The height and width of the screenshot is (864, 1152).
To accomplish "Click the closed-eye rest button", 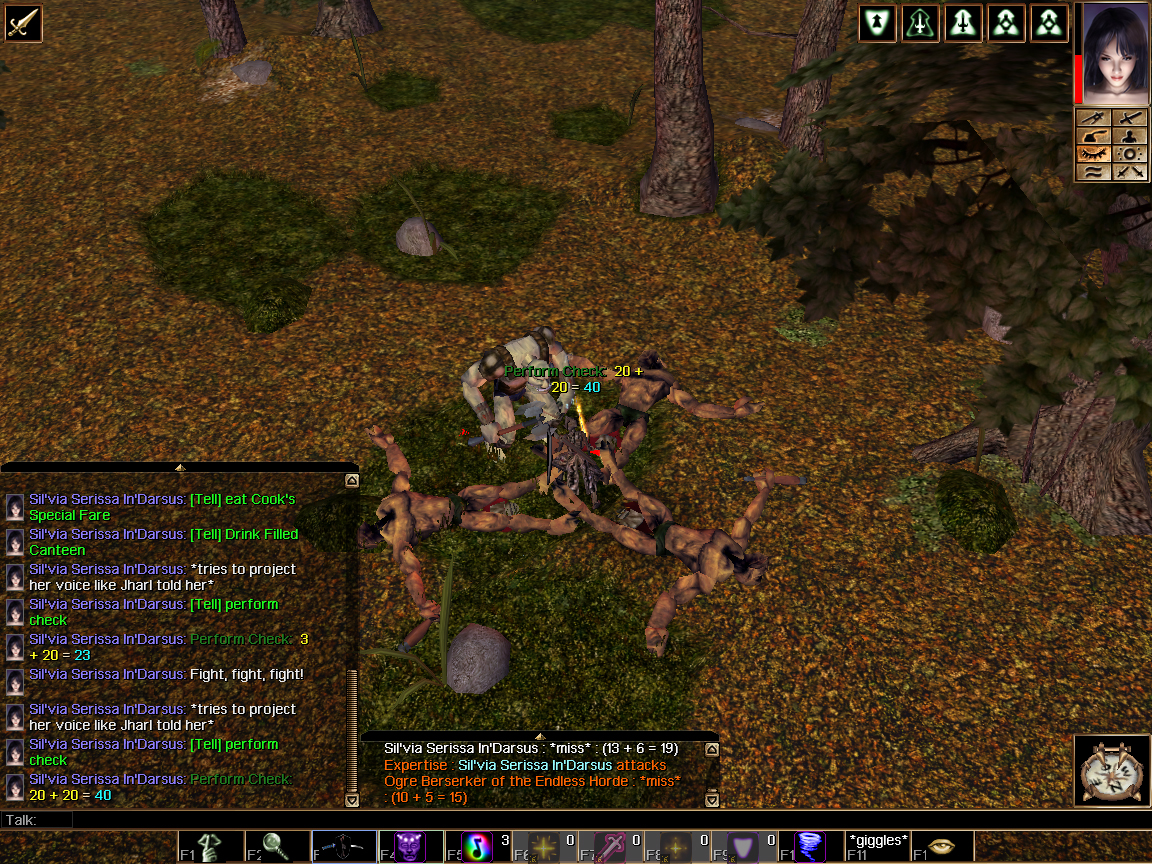I will coord(1095,154).
